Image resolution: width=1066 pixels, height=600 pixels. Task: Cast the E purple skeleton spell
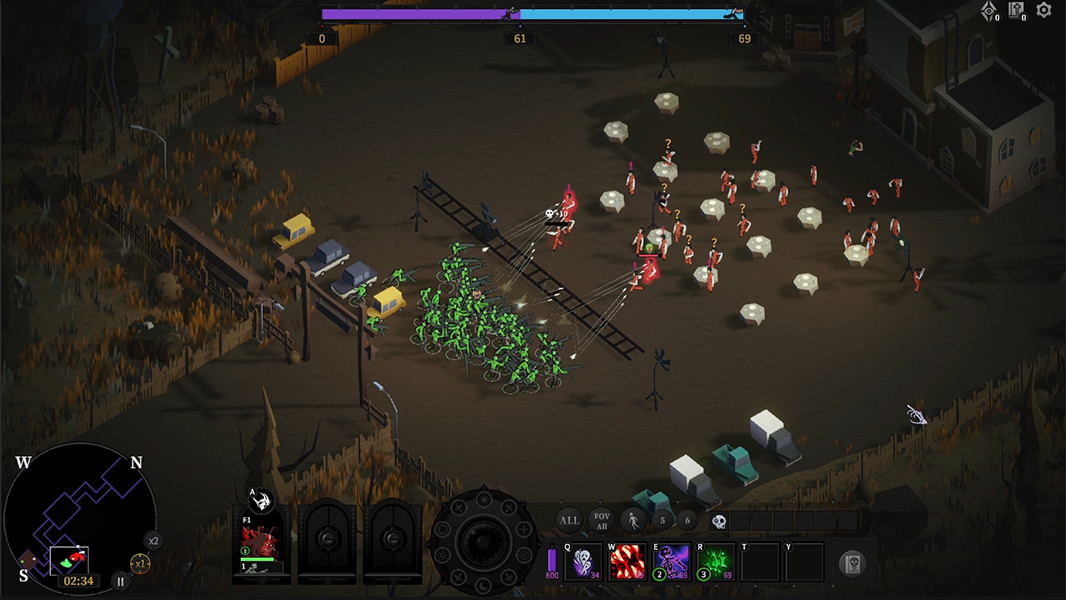point(671,562)
